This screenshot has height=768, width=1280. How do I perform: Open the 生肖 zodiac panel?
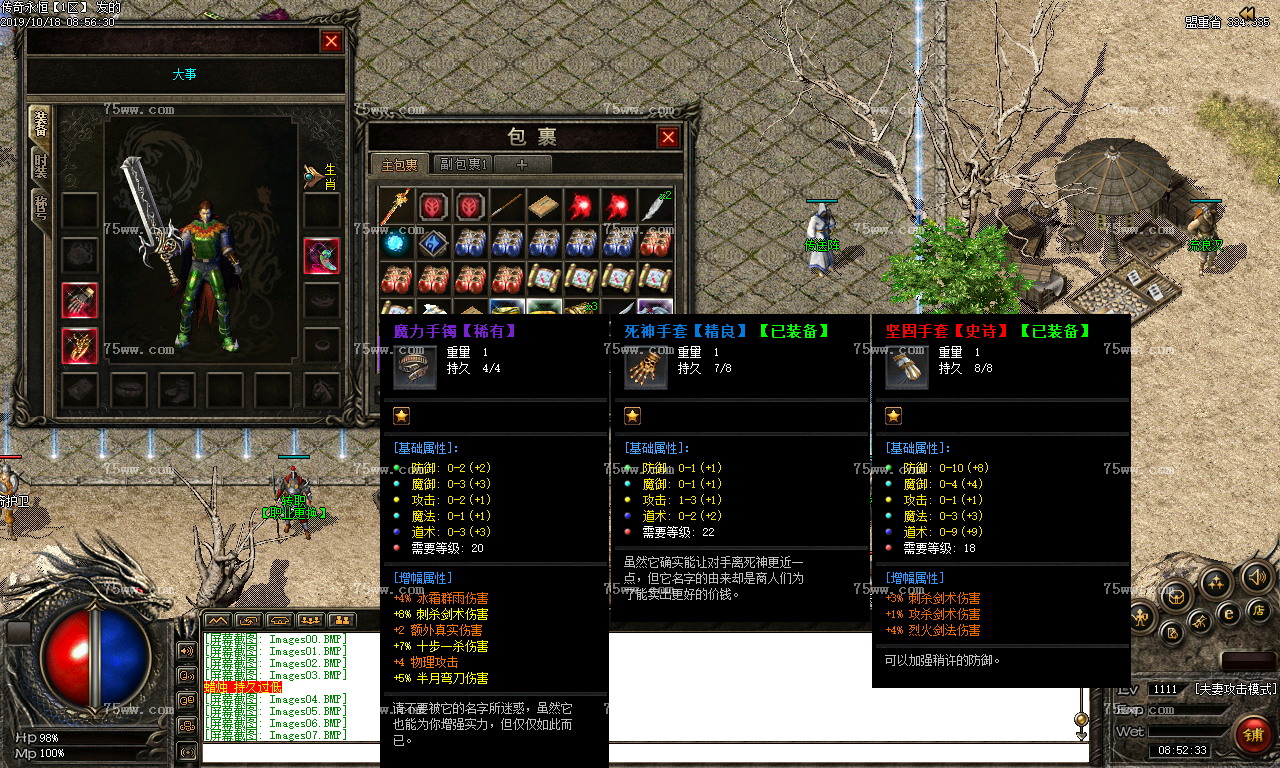(322, 177)
